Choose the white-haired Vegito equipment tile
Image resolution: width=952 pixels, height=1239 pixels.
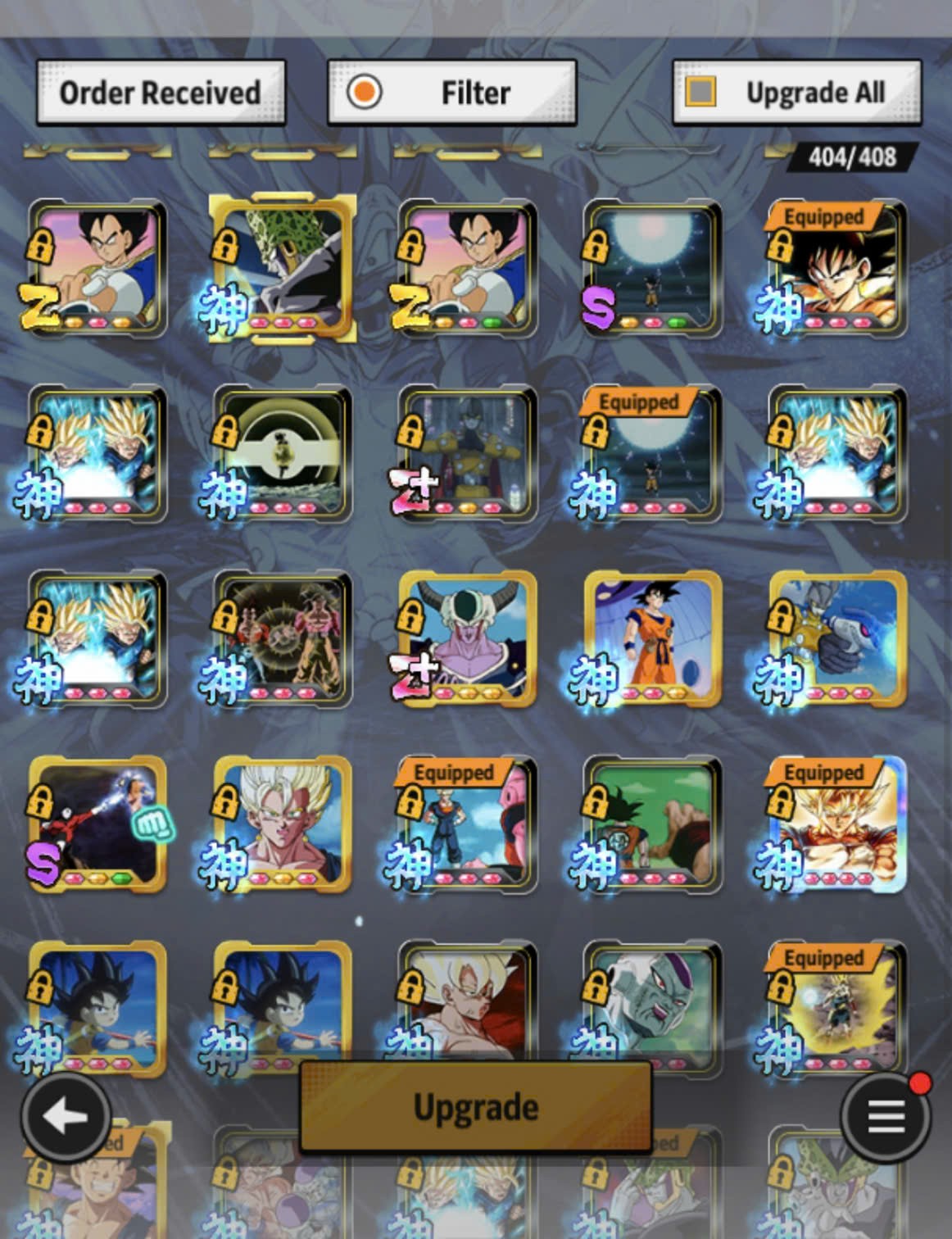coord(283,824)
